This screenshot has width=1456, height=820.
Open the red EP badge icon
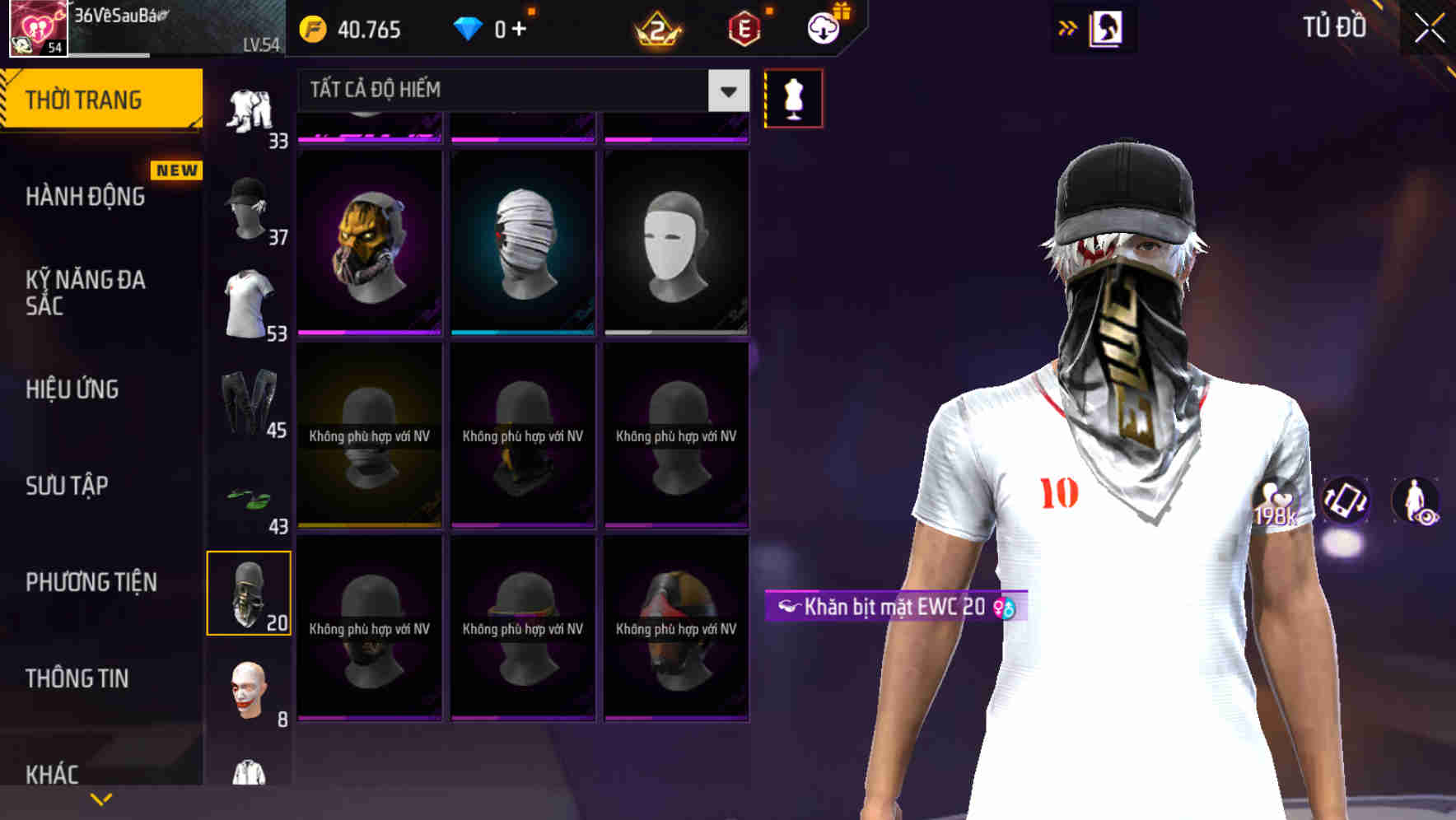pyautogui.click(x=745, y=30)
